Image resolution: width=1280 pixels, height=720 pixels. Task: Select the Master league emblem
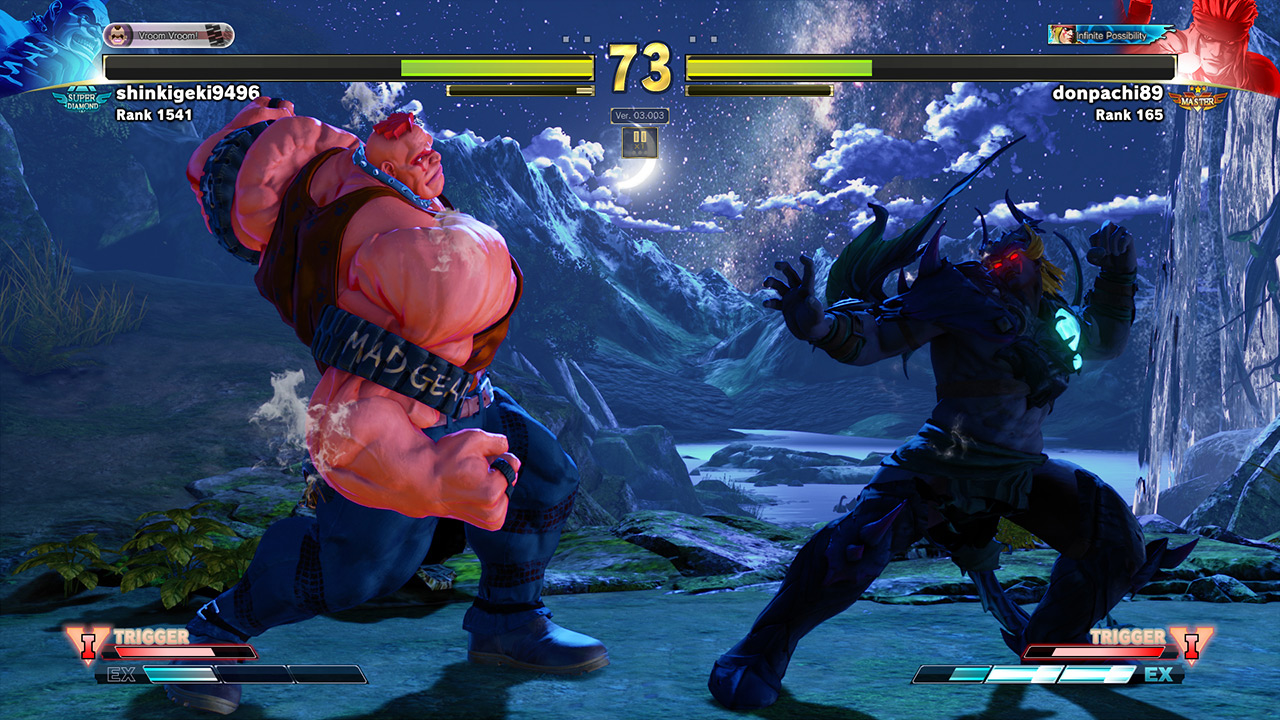click(x=1198, y=99)
